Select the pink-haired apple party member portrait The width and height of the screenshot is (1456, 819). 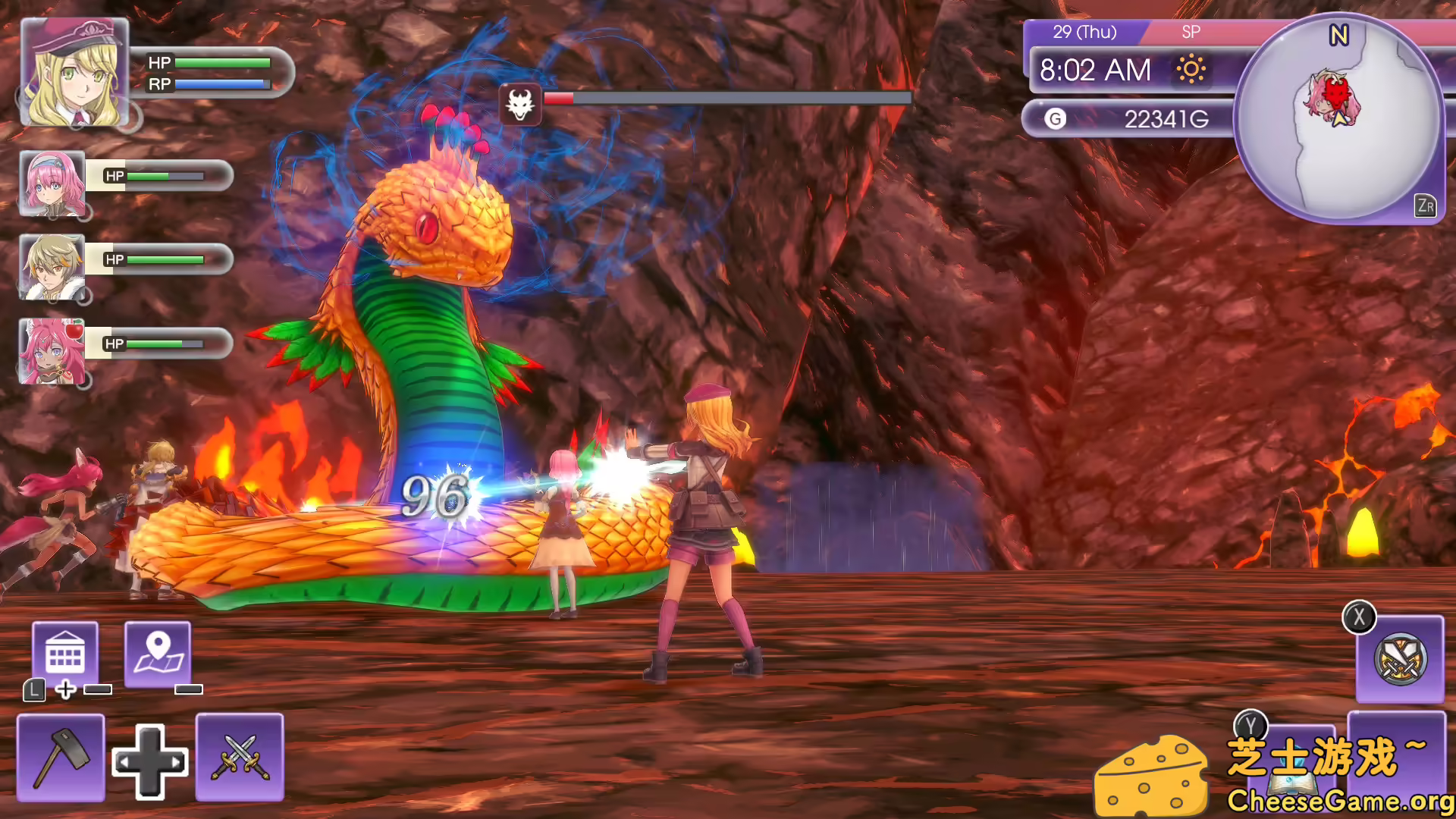pyautogui.click(x=52, y=351)
